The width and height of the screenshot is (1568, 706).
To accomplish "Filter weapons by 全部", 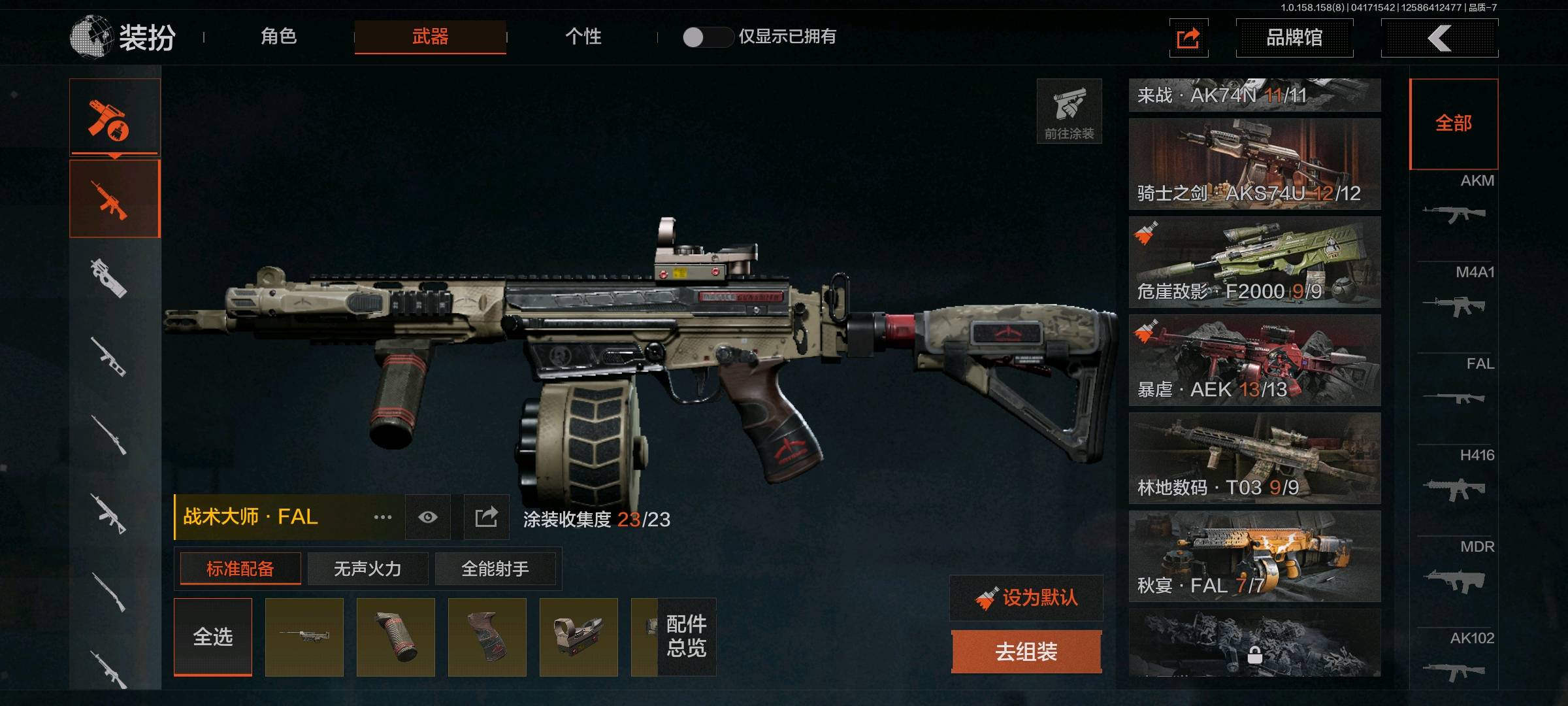I will pyautogui.click(x=1454, y=124).
